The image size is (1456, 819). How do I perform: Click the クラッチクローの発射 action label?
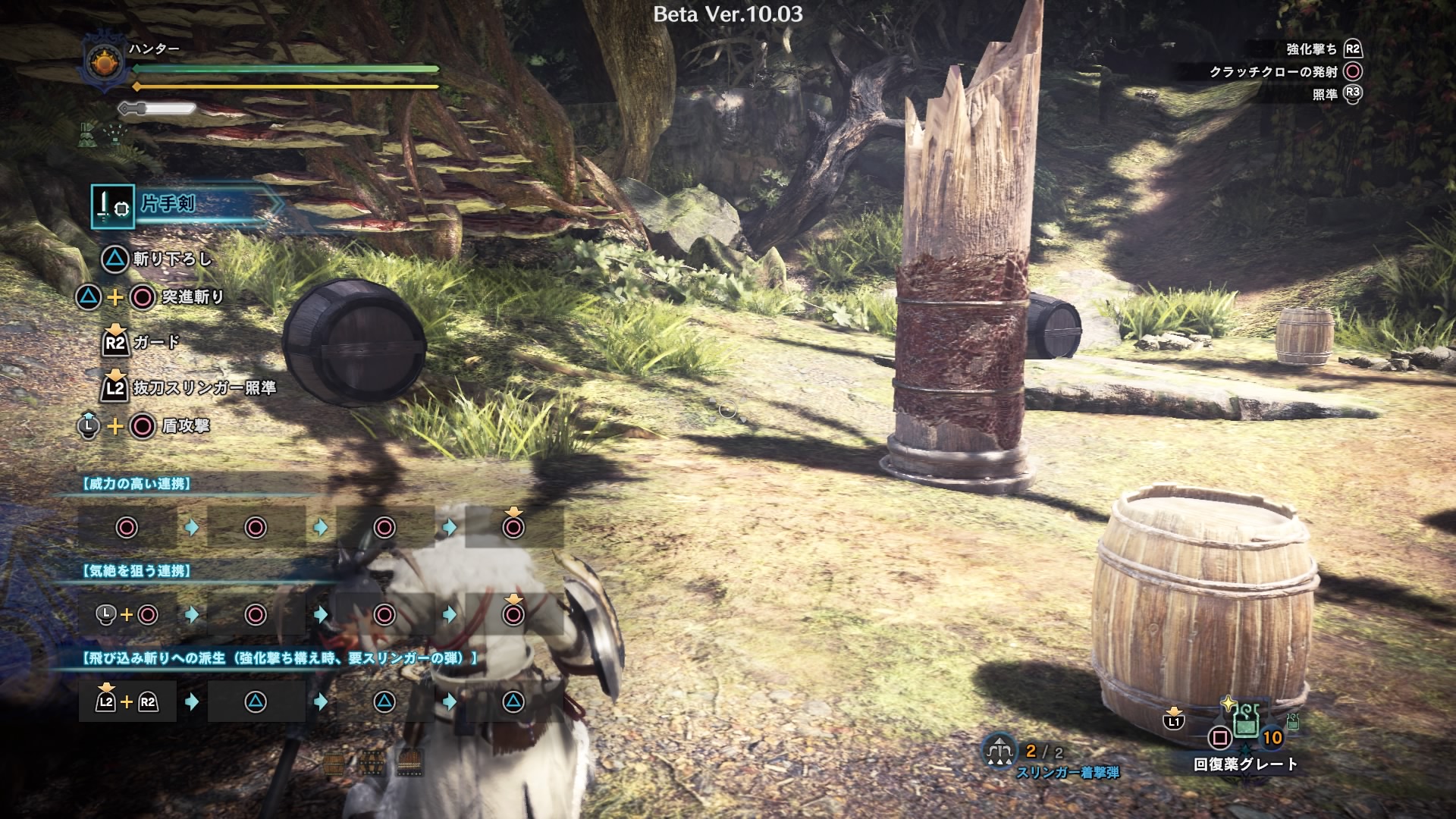[1273, 72]
